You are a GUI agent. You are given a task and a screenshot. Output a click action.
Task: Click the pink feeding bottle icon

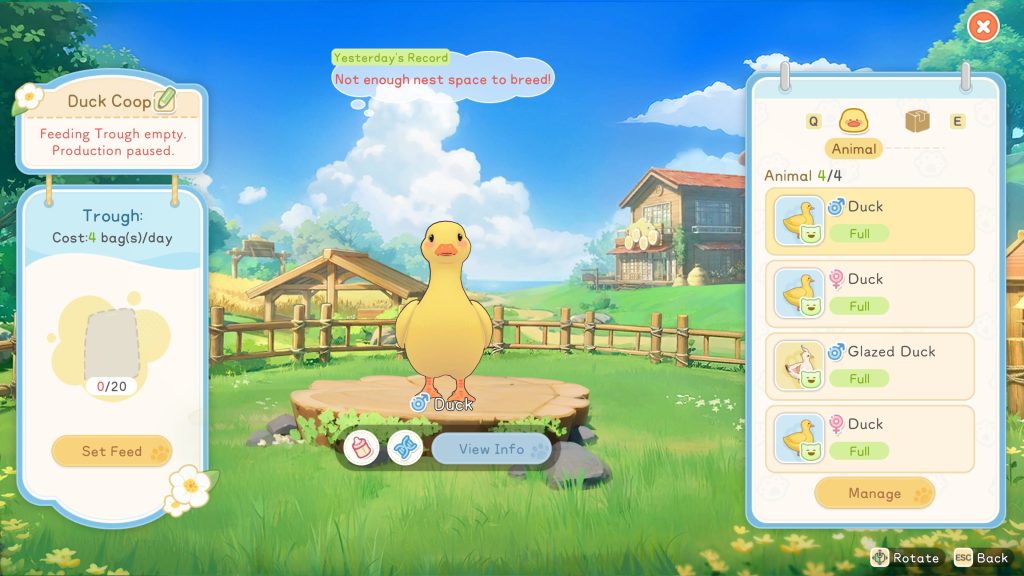coord(361,449)
